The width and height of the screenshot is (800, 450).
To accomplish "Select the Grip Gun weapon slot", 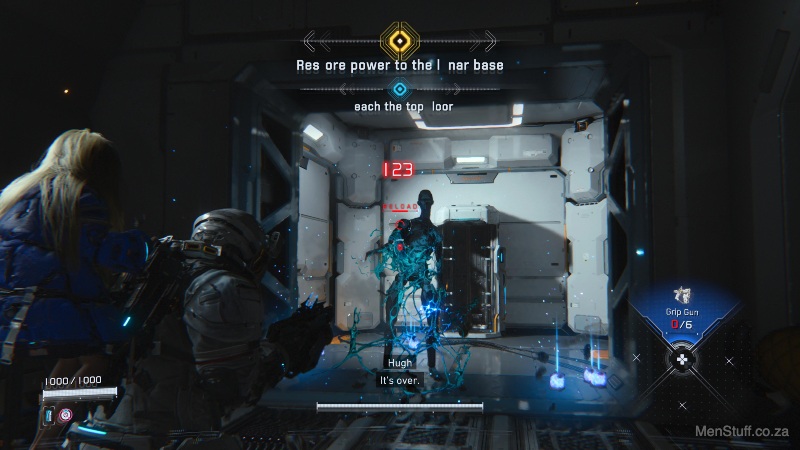I will [680, 302].
